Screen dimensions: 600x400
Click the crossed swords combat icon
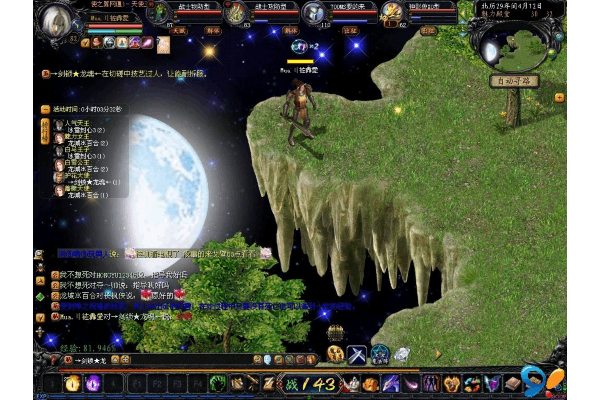(357, 353)
